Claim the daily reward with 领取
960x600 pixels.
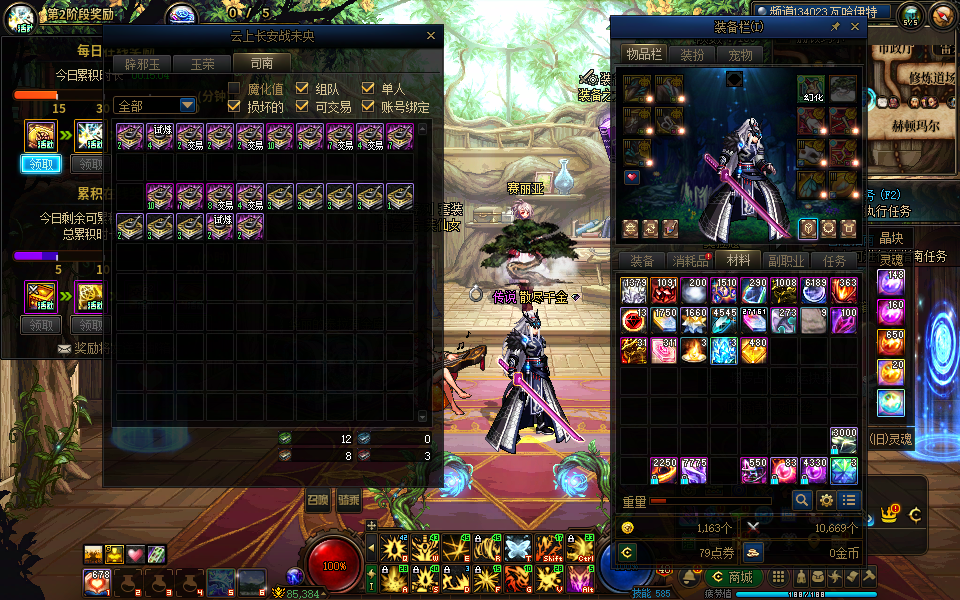click(x=41, y=164)
